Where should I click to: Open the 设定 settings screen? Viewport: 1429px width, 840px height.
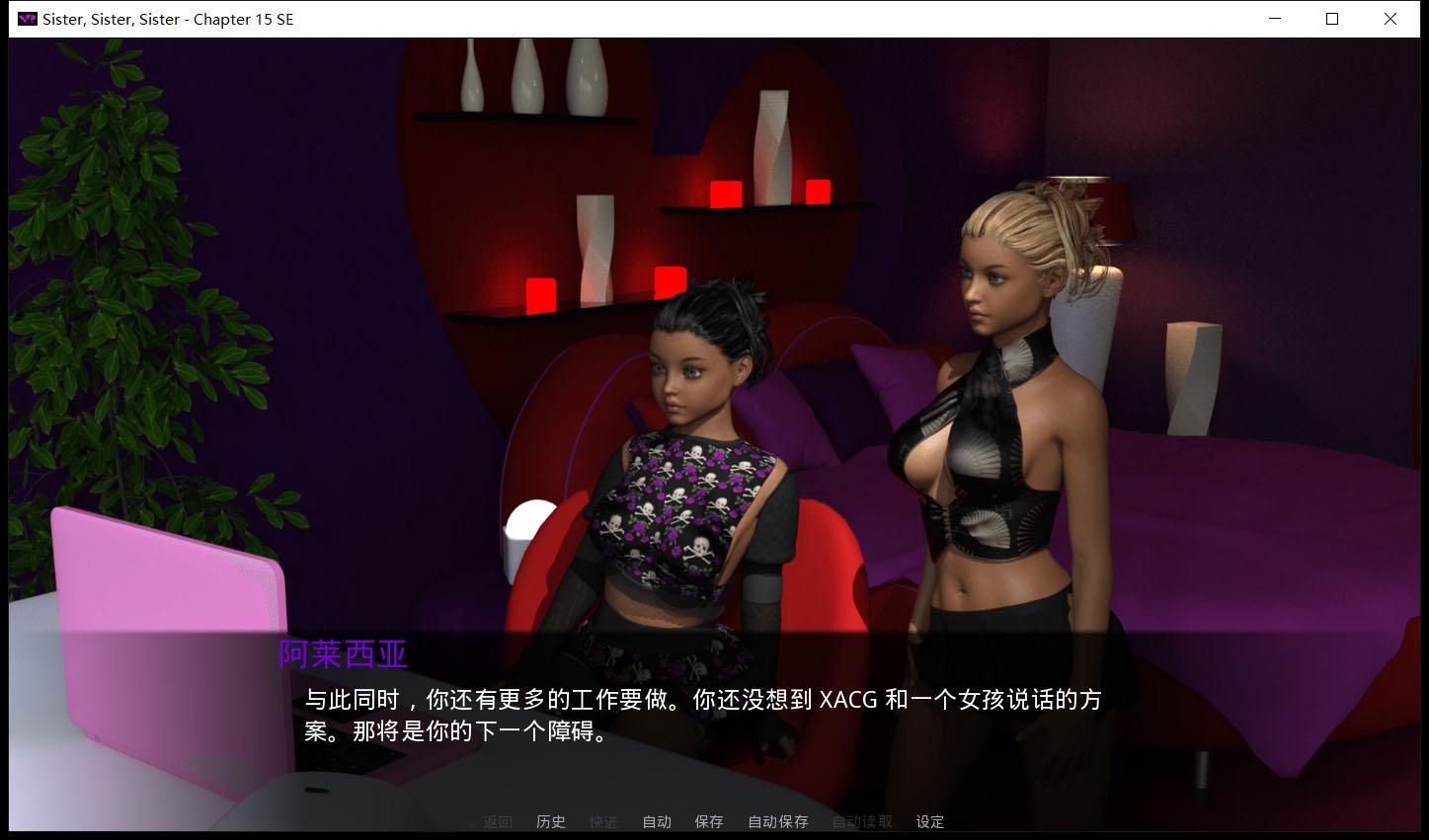928,821
